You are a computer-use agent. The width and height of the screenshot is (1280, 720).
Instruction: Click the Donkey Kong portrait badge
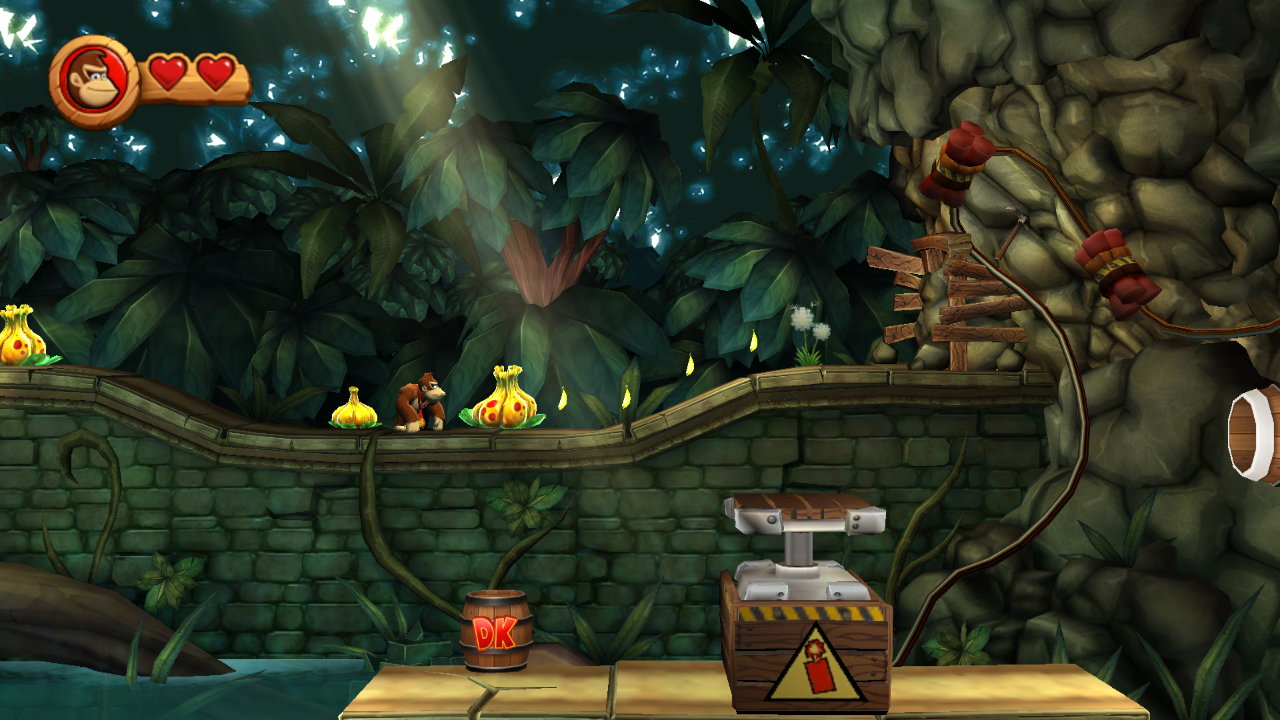[95, 81]
